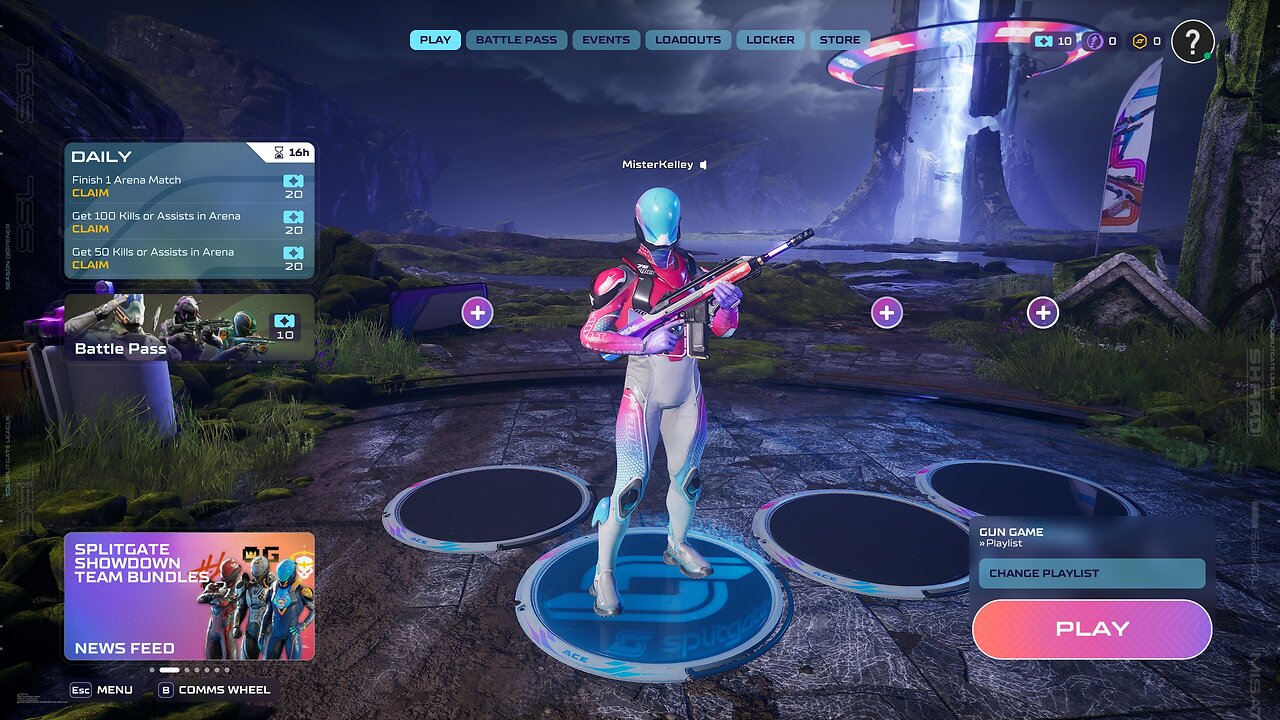Open the Splitgate Showdown Team Bundles news
This screenshot has height=720, width=1280.
[x=189, y=596]
